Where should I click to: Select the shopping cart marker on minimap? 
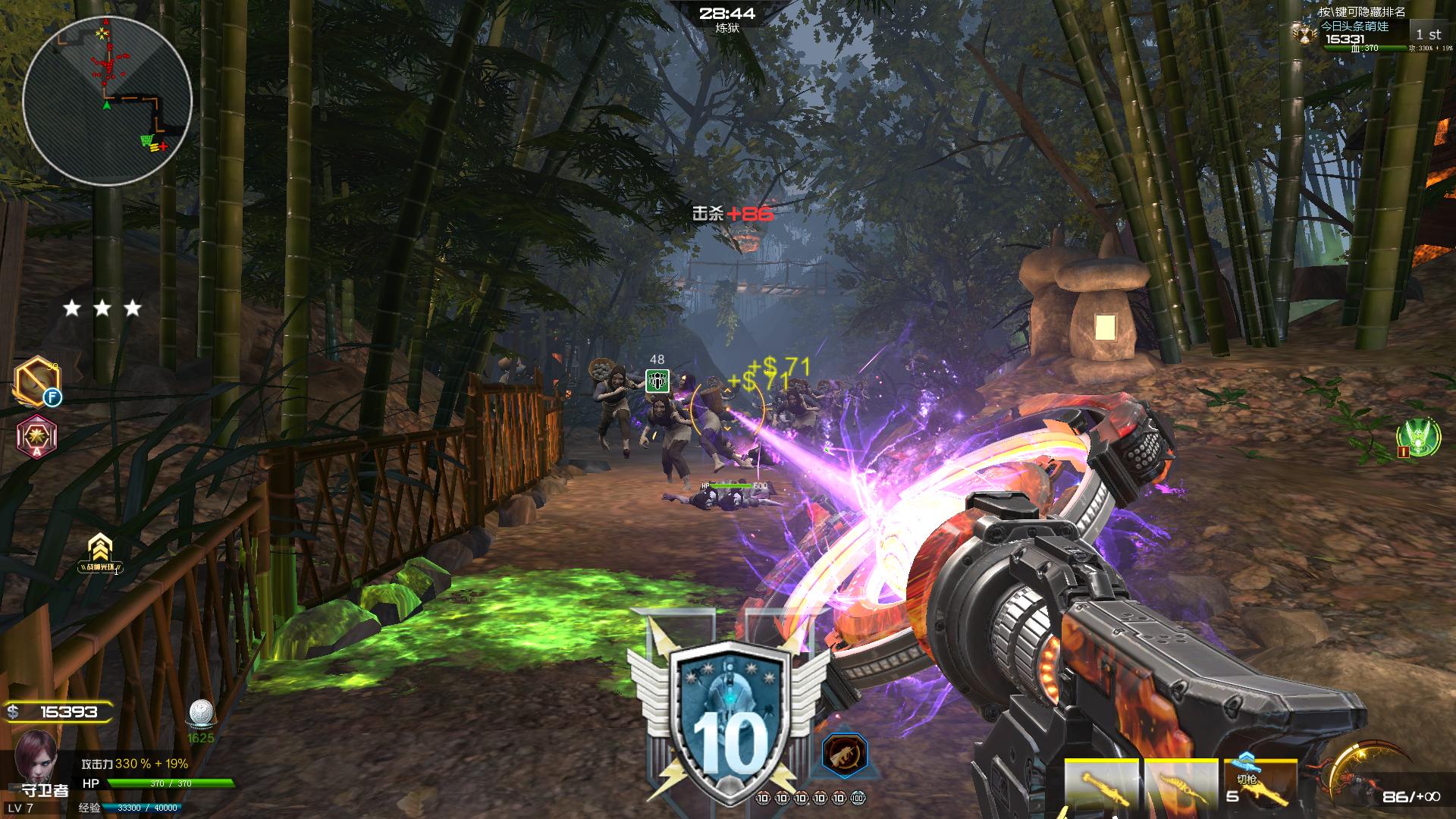click(x=147, y=140)
